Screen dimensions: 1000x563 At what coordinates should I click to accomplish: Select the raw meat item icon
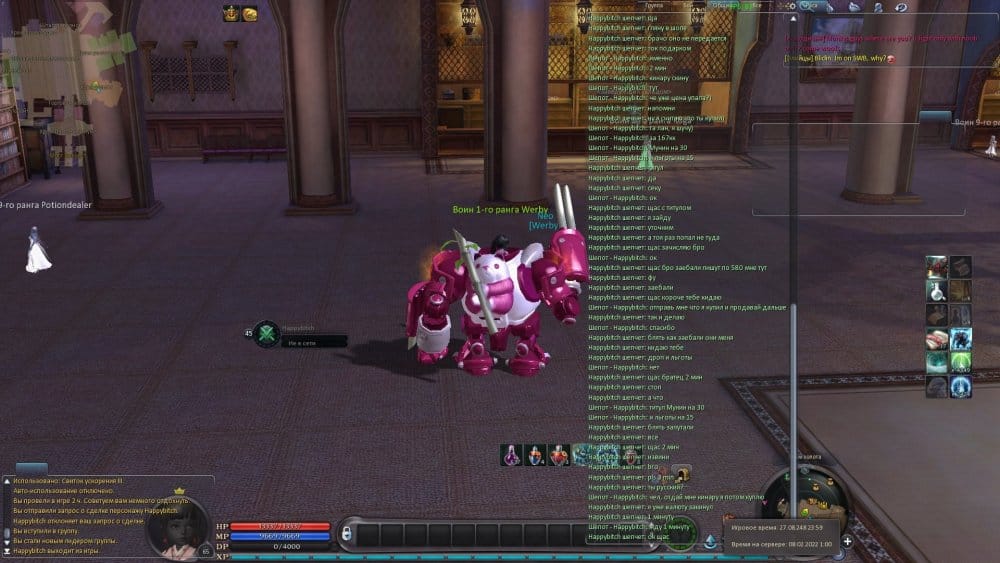pos(936,340)
